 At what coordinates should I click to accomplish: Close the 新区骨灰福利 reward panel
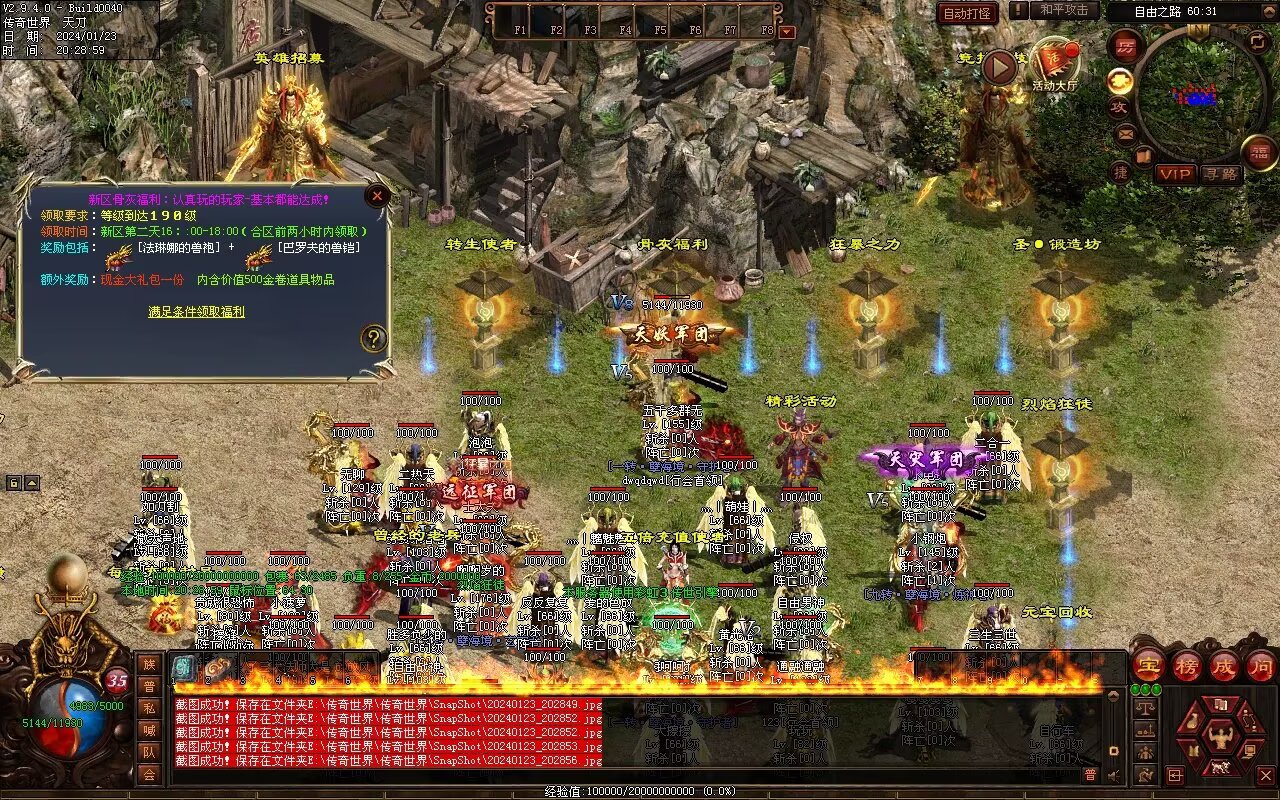[377, 196]
